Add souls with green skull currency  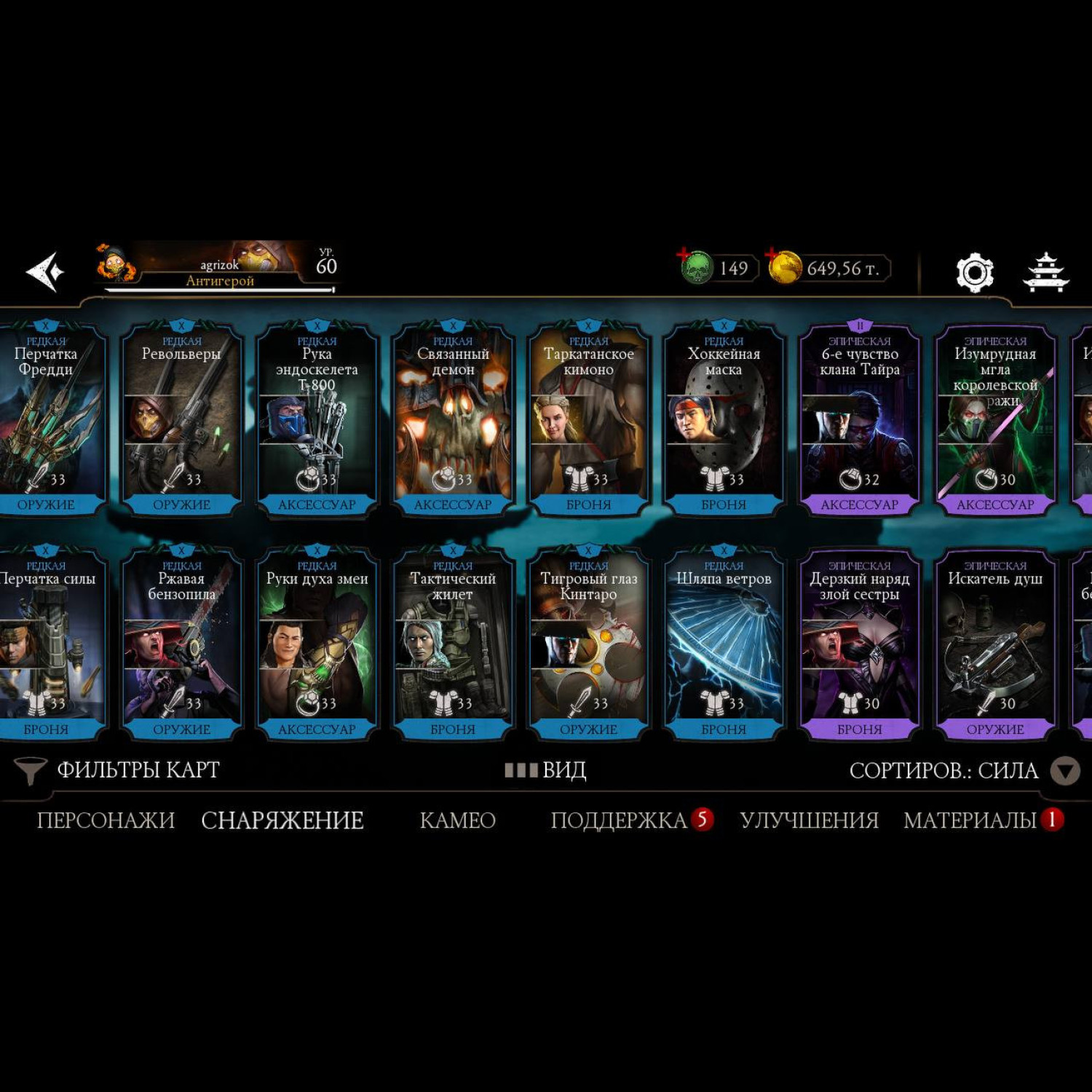click(696, 267)
